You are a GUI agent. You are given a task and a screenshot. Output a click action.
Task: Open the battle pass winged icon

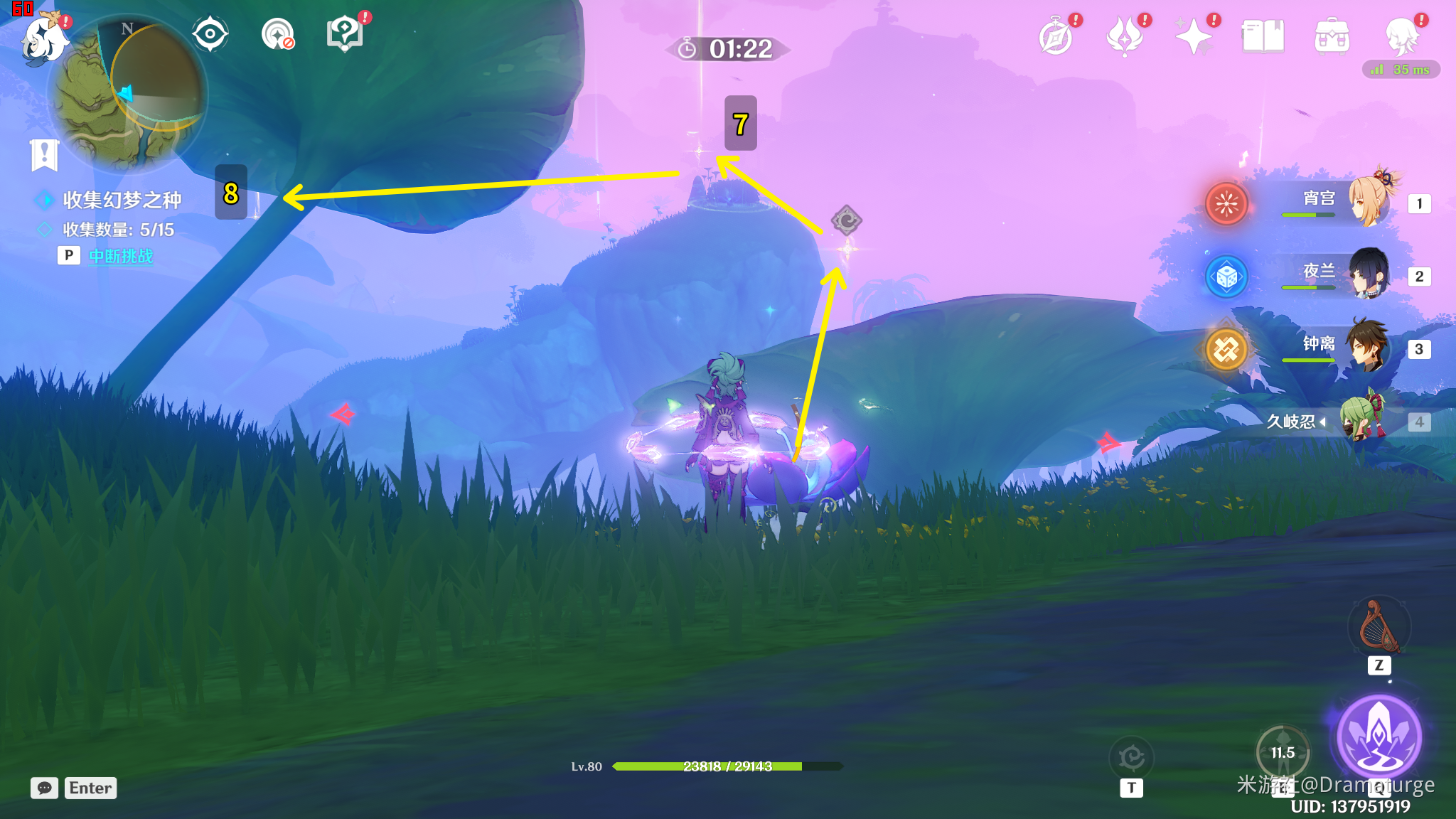(x=1125, y=37)
